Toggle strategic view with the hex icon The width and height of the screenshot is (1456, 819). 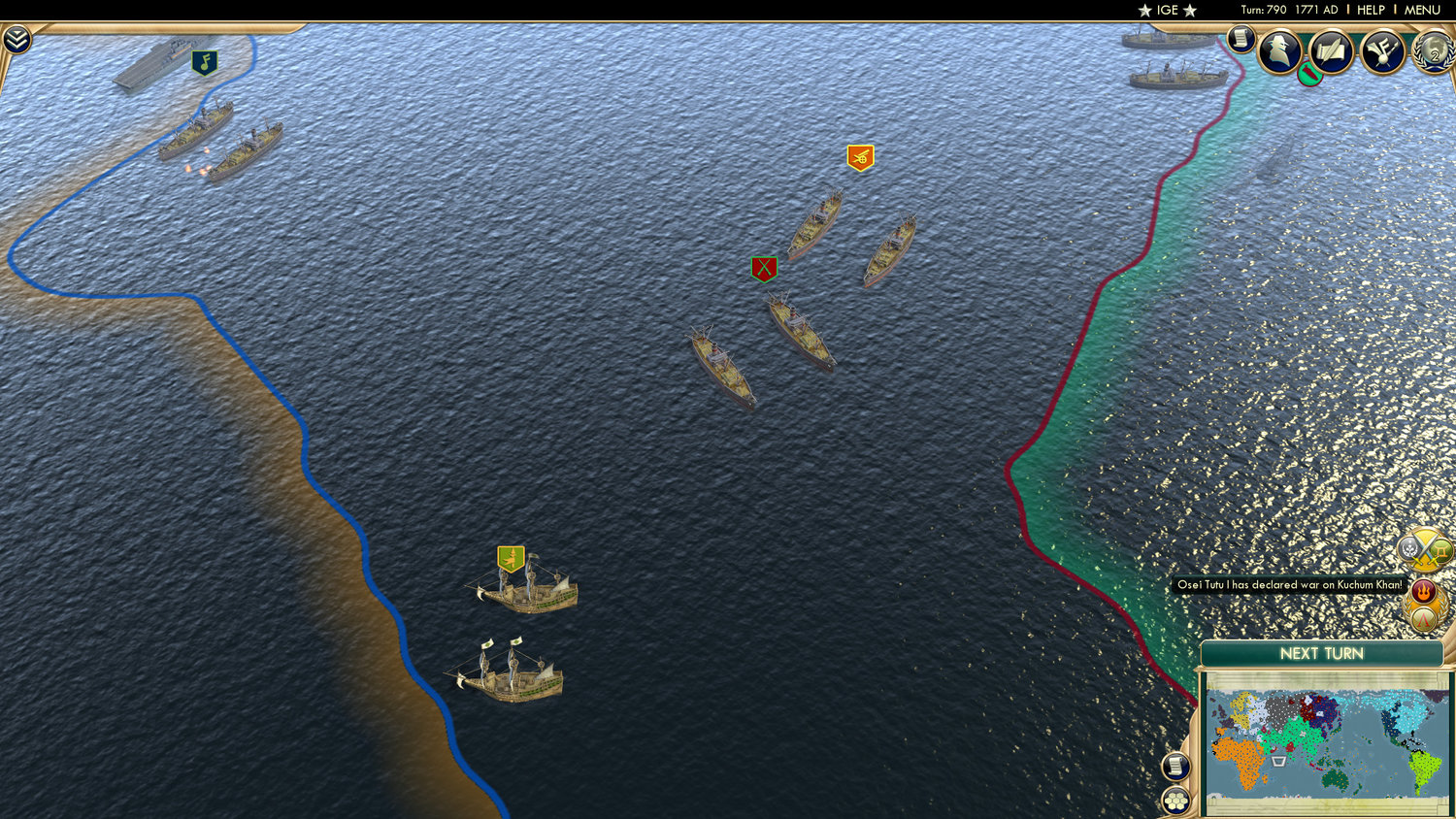click(1175, 801)
